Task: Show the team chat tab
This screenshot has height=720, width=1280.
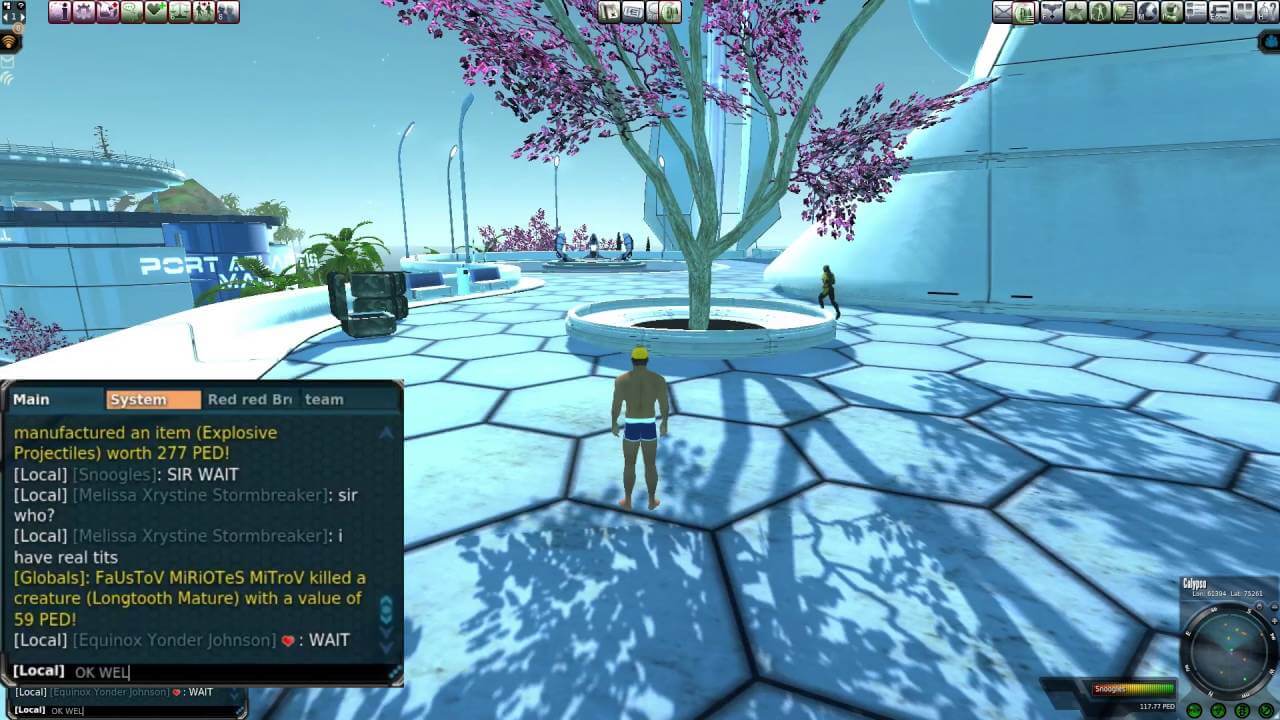Action: pyautogui.click(x=324, y=399)
